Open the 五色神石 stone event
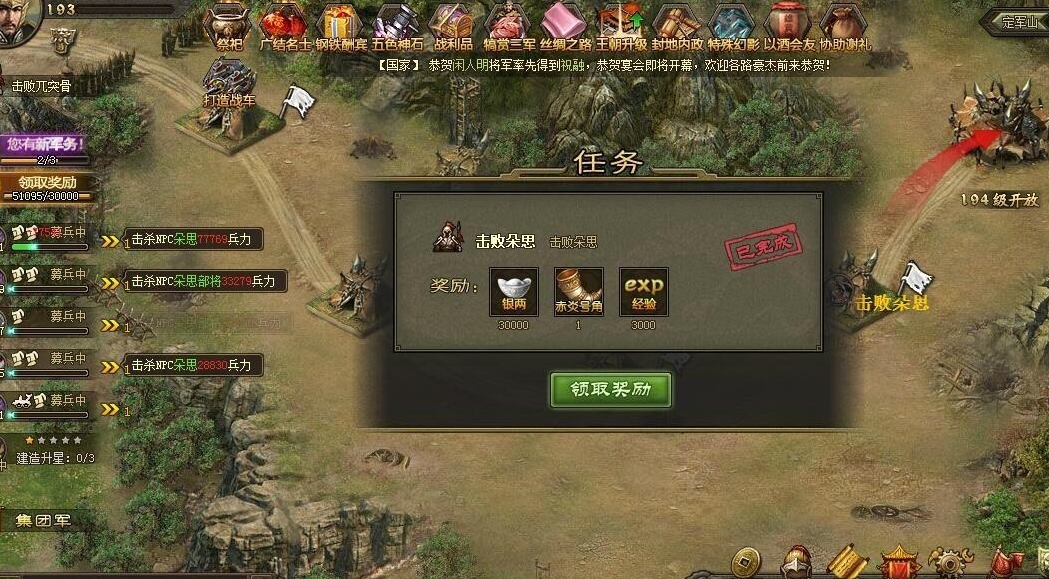The image size is (1049, 579). click(397, 24)
